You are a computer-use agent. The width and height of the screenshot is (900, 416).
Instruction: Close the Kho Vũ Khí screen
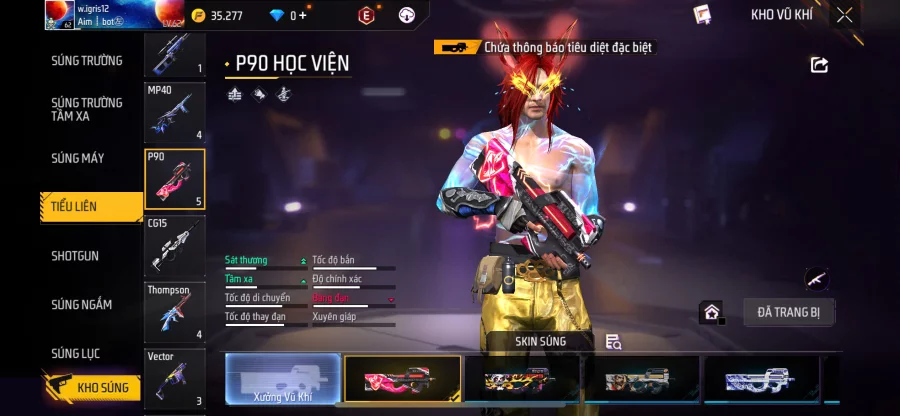[845, 15]
